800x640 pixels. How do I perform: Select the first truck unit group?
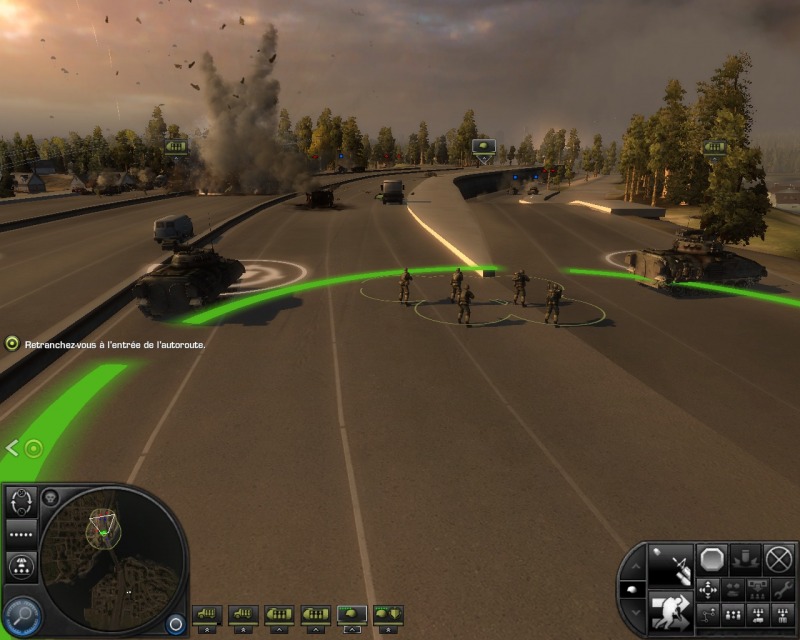(x=207, y=613)
